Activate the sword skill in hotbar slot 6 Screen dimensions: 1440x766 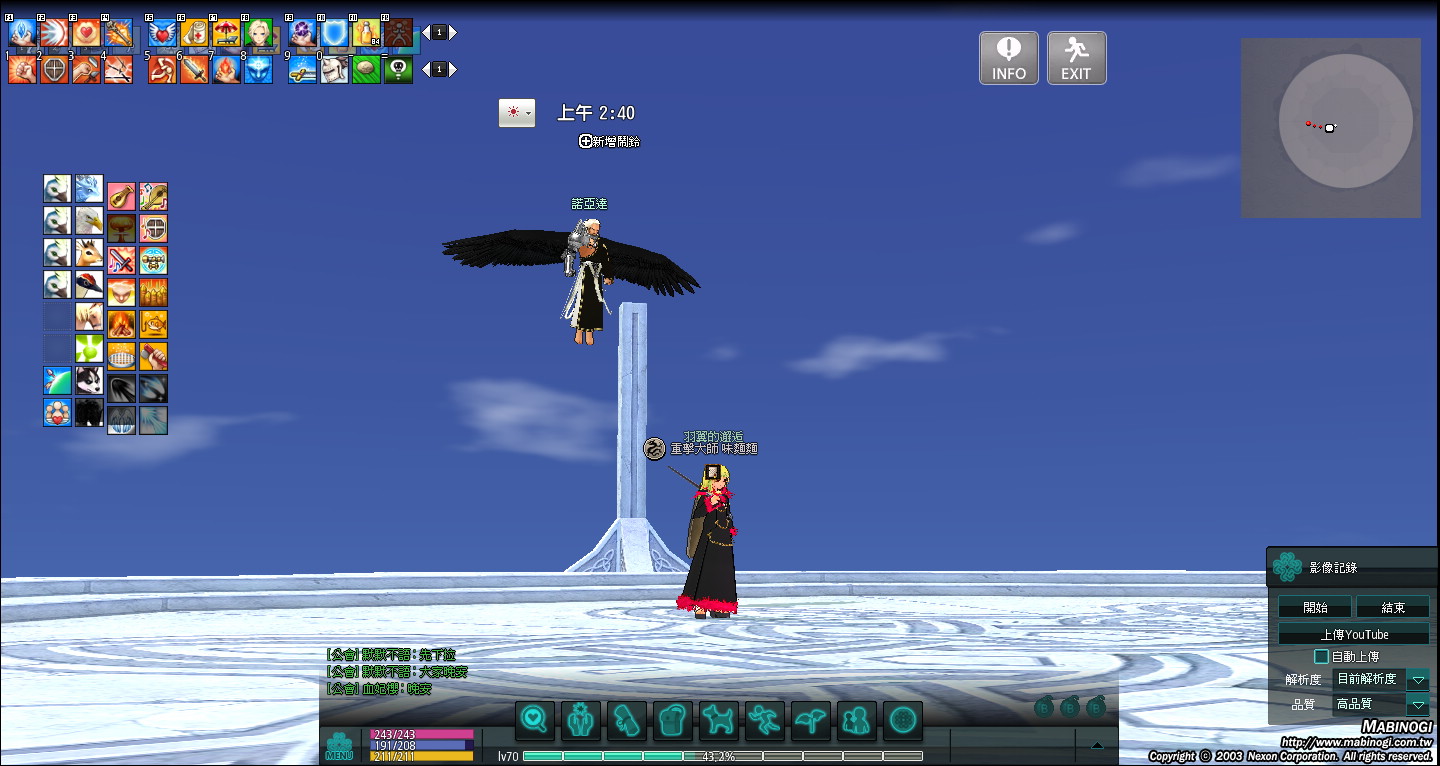pyautogui.click(x=194, y=70)
